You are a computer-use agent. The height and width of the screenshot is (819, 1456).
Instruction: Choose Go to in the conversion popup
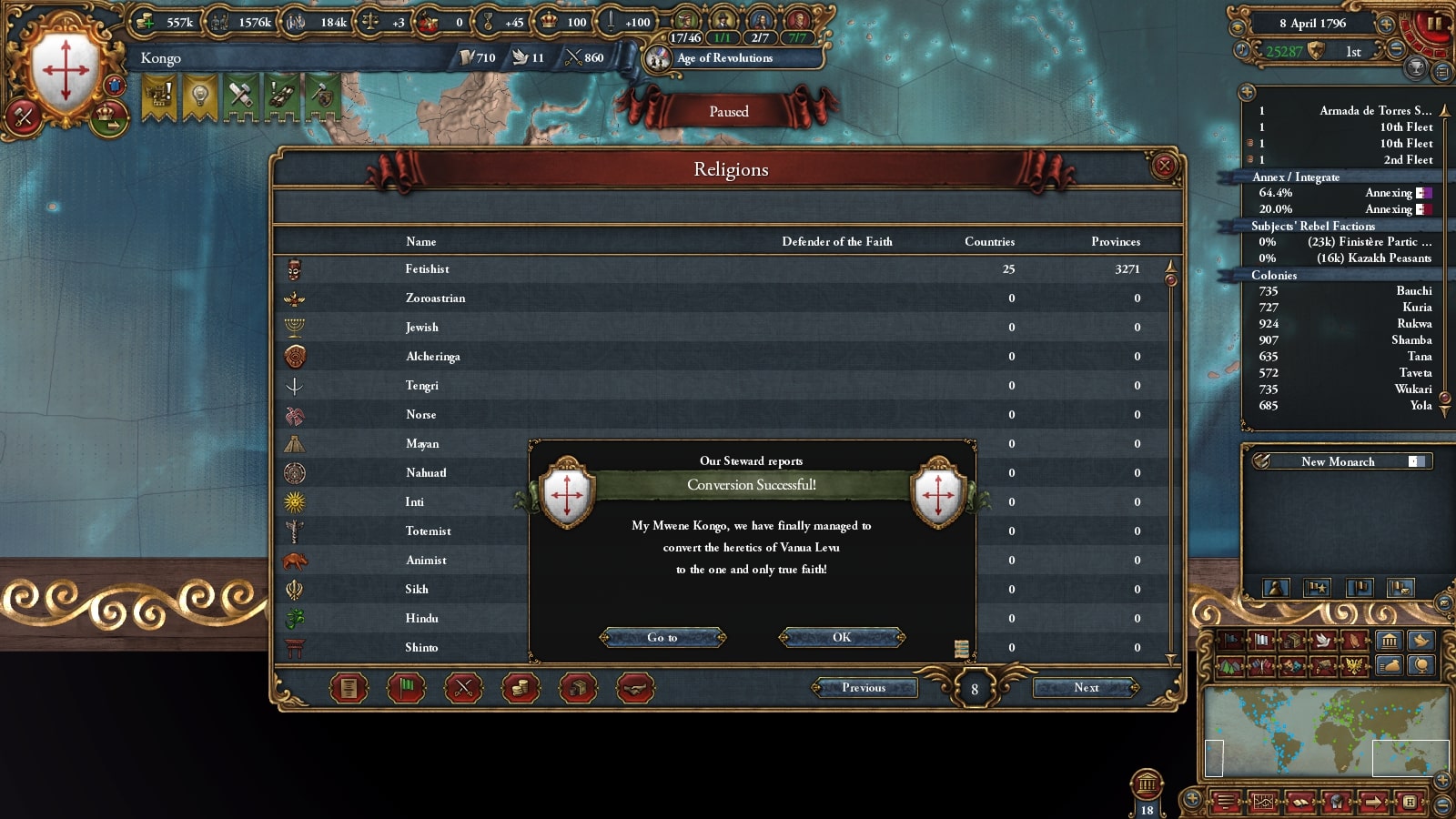click(x=662, y=637)
